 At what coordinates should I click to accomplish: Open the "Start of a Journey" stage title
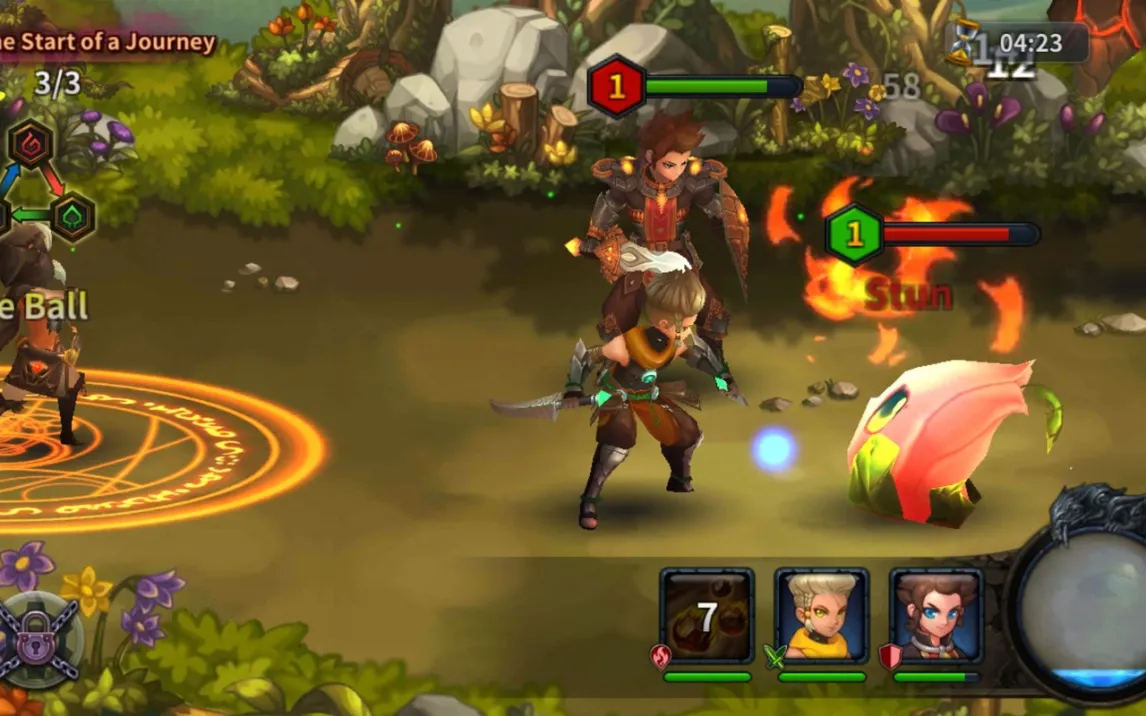108,43
